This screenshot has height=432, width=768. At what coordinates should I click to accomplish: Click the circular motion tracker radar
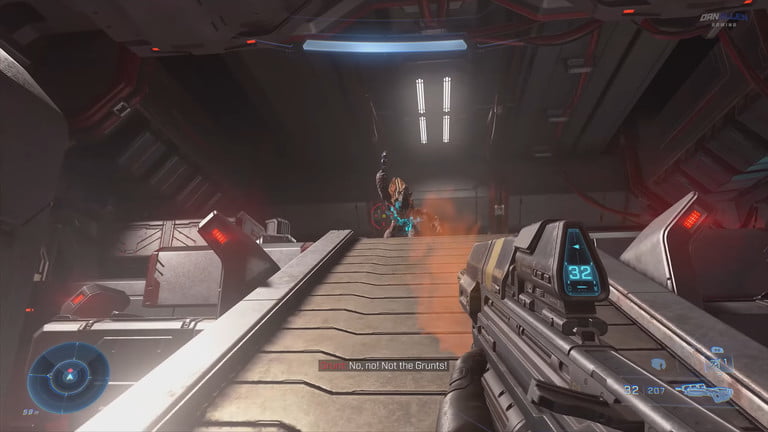pyautogui.click(x=68, y=377)
